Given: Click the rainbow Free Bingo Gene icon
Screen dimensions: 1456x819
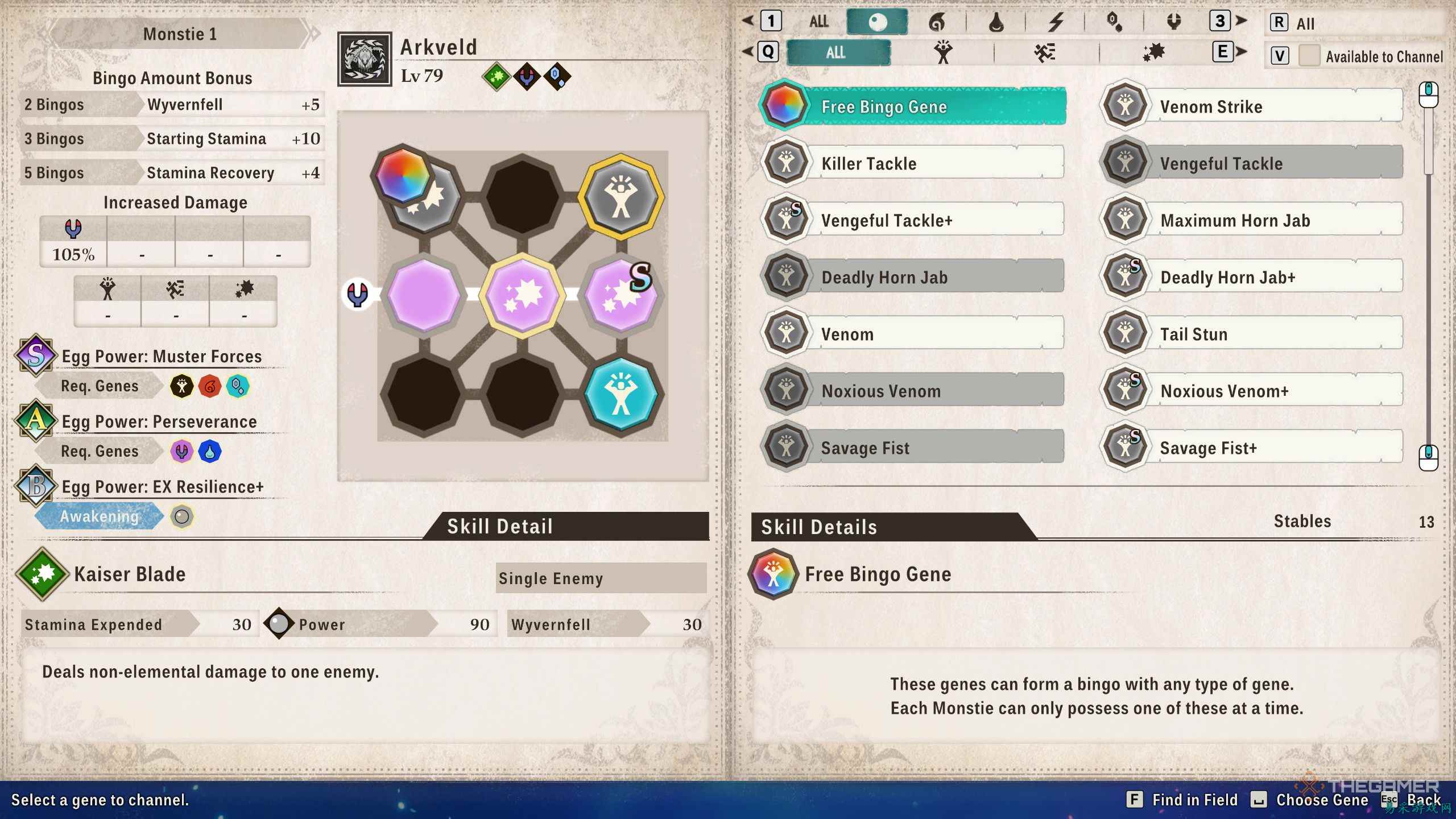Looking at the screenshot, I should point(785,107).
